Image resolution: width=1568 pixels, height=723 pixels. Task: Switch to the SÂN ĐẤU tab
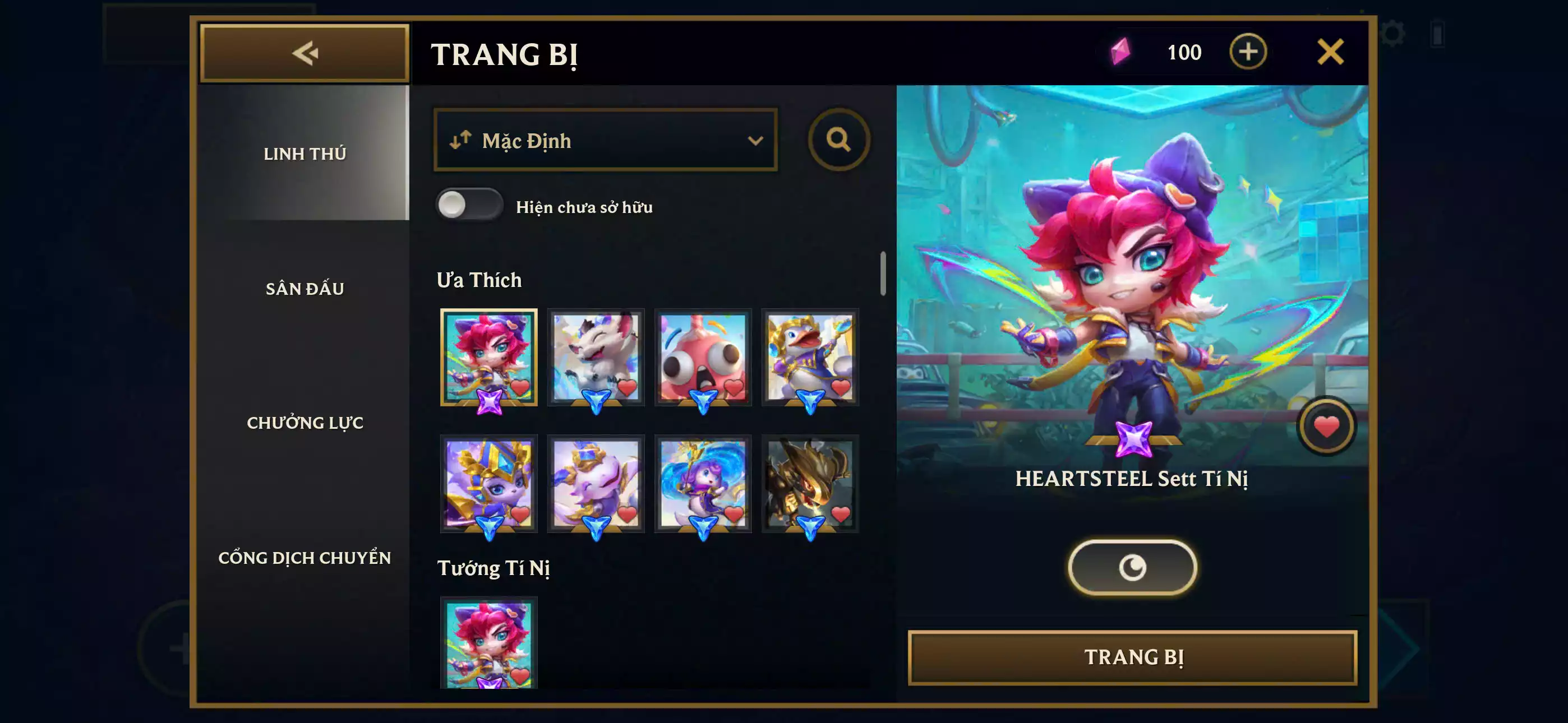(305, 288)
